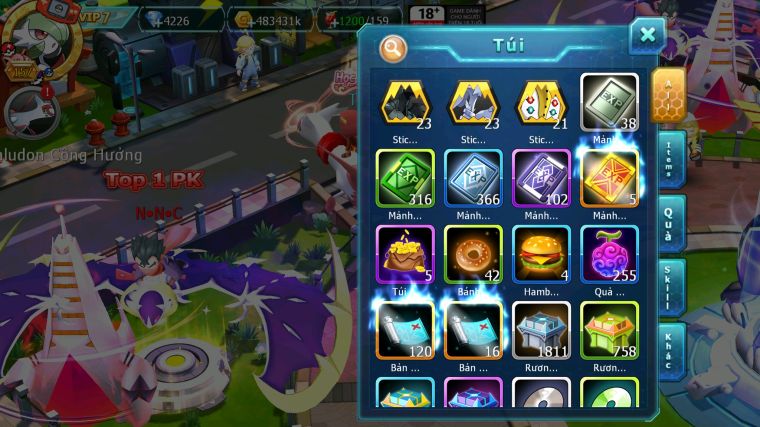Select the blue EXP shard with 366
Image resolution: width=760 pixels, height=427 pixels.
(x=473, y=178)
